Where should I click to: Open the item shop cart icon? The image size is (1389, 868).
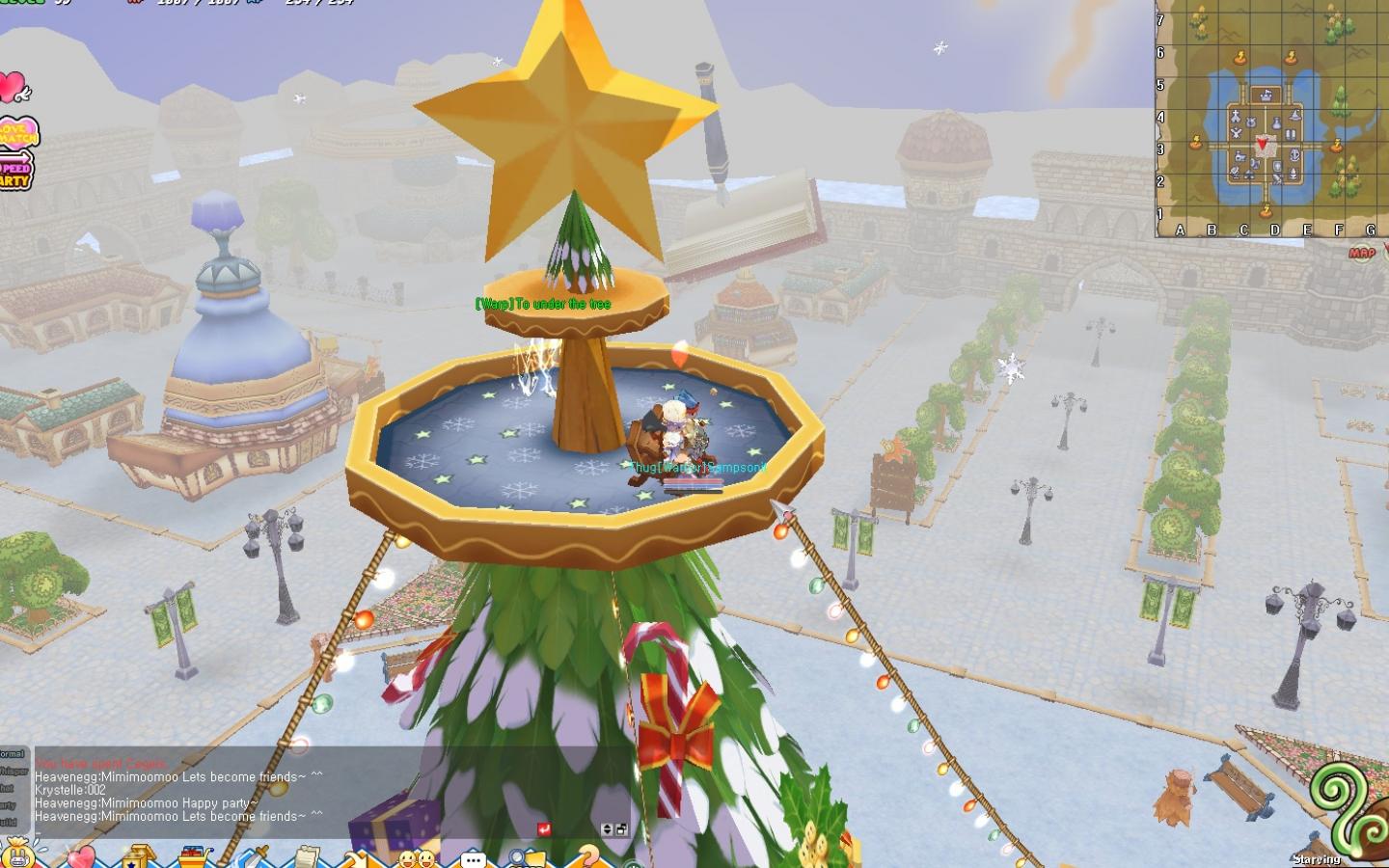coord(191,855)
